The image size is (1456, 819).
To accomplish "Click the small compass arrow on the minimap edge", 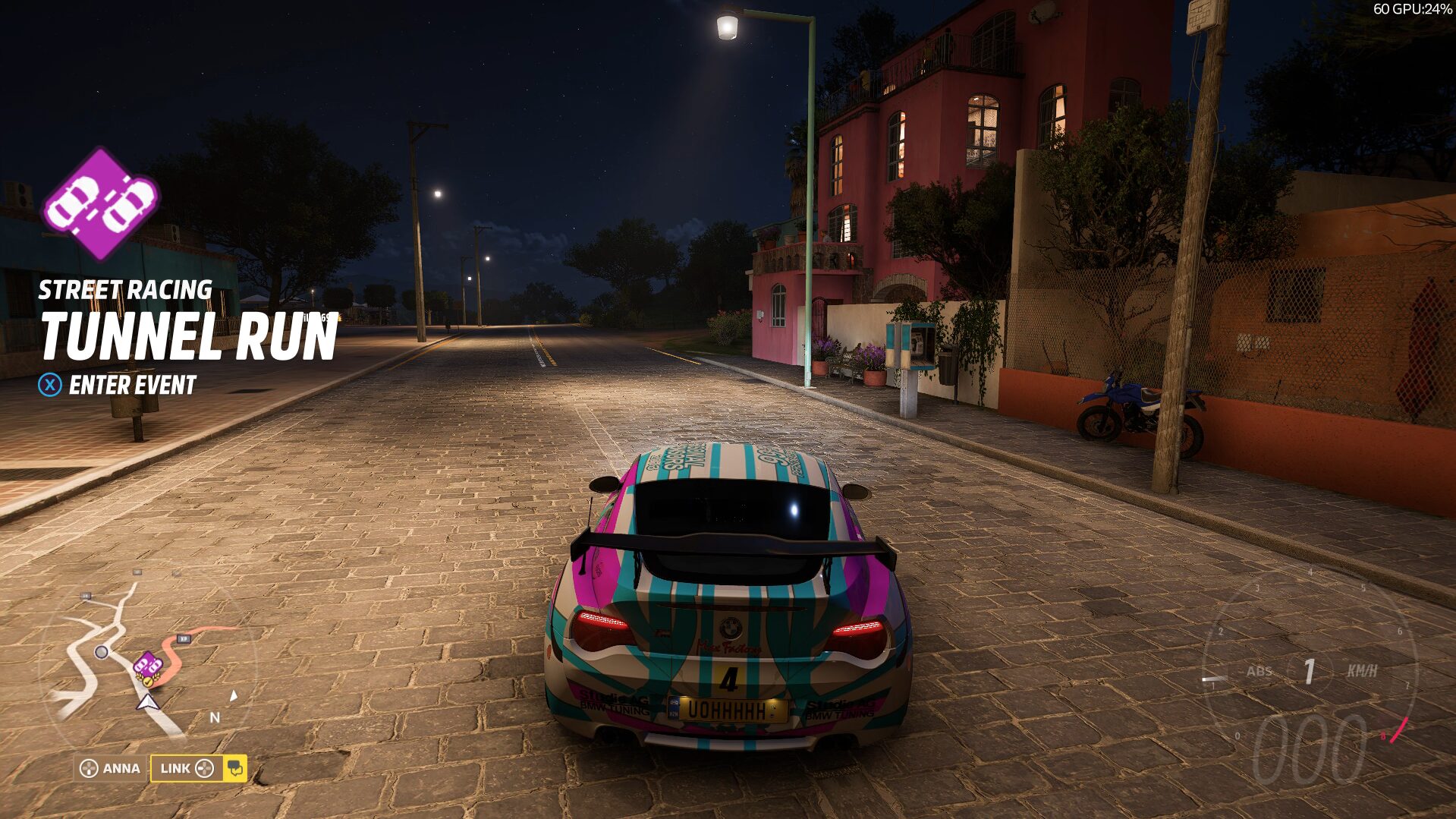I will (x=233, y=696).
